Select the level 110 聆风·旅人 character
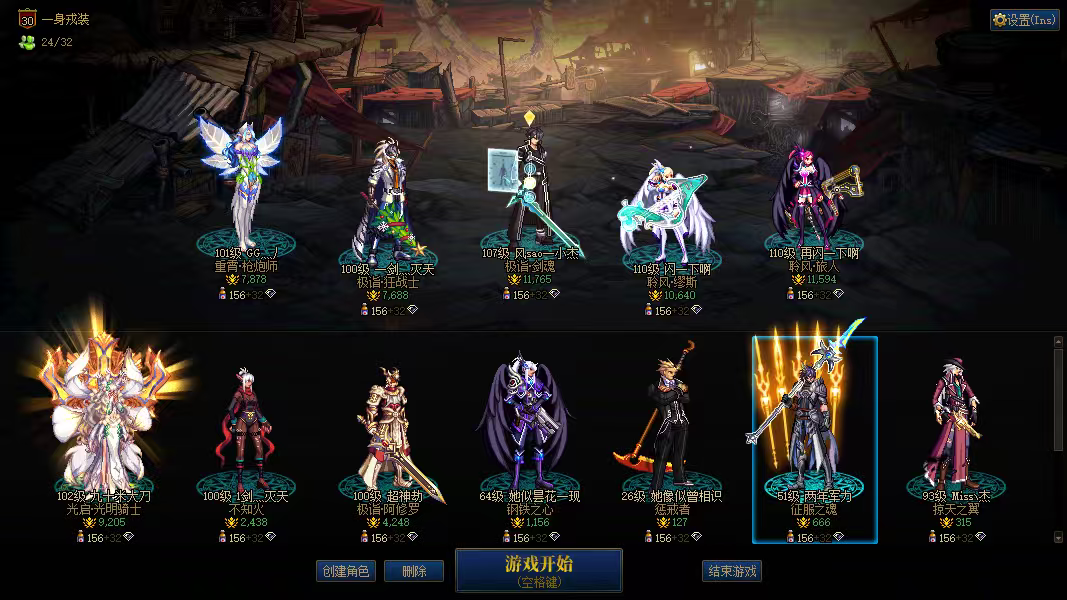Image resolution: width=1067 pixels, height=600 pixels. (x=809, y=200)
